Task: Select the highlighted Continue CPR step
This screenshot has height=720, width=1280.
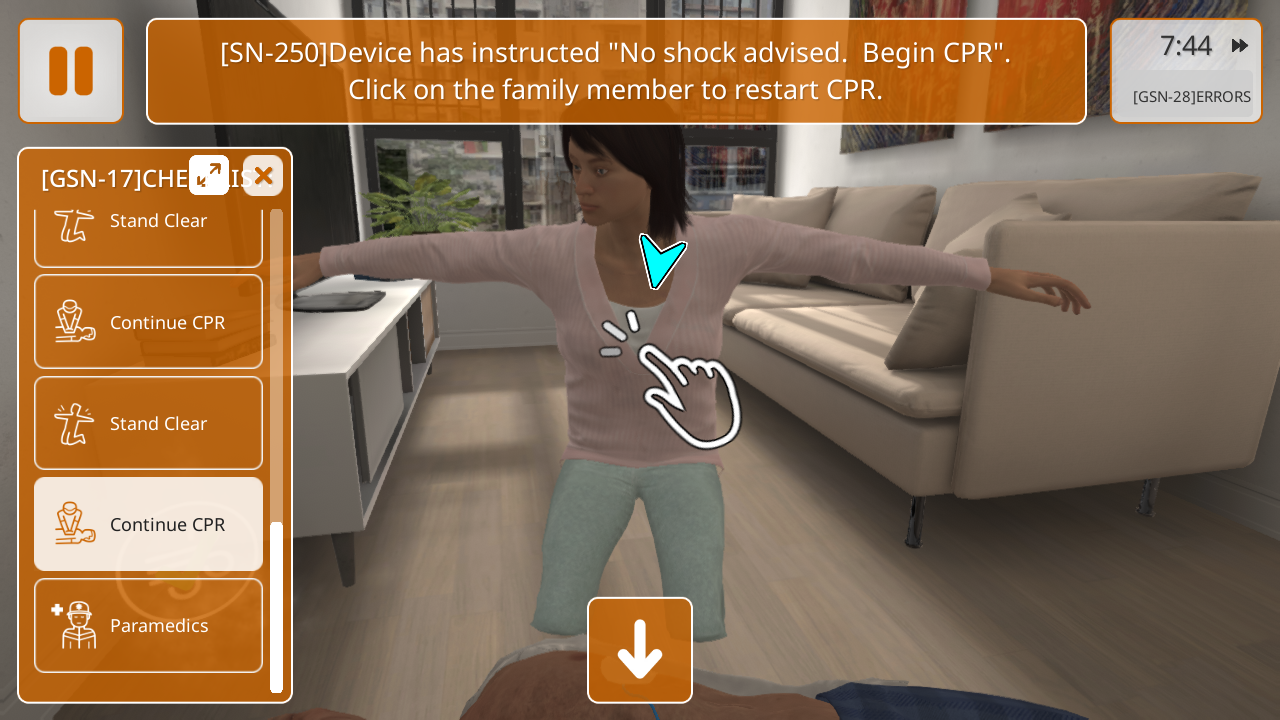Action: click(149, 524)
